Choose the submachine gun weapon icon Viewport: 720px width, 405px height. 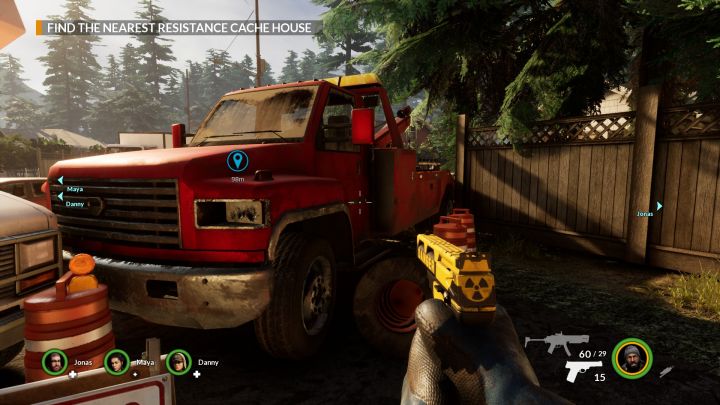(557, 344)
